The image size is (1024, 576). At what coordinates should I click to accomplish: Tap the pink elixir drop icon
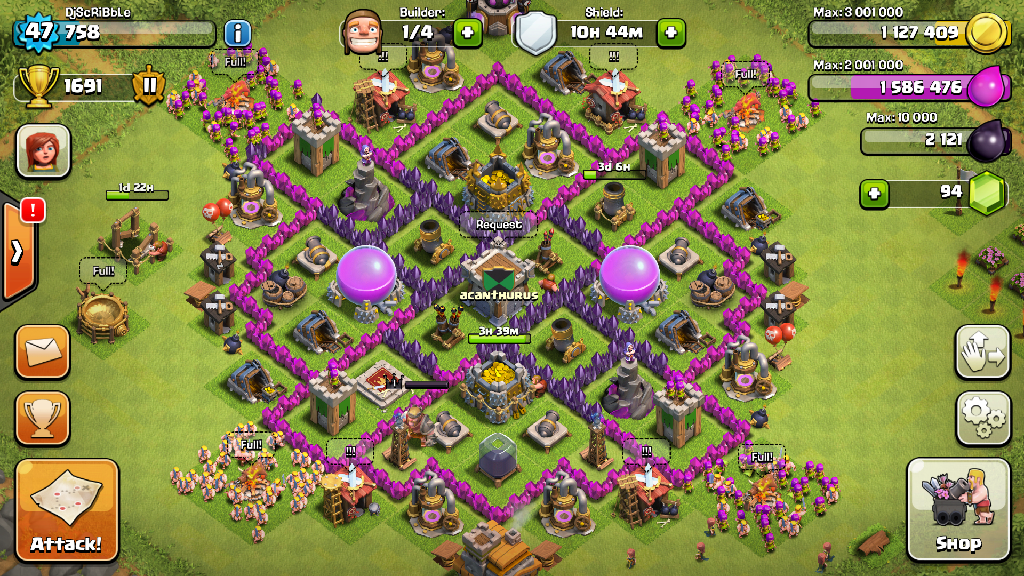(x=987, y=85)
